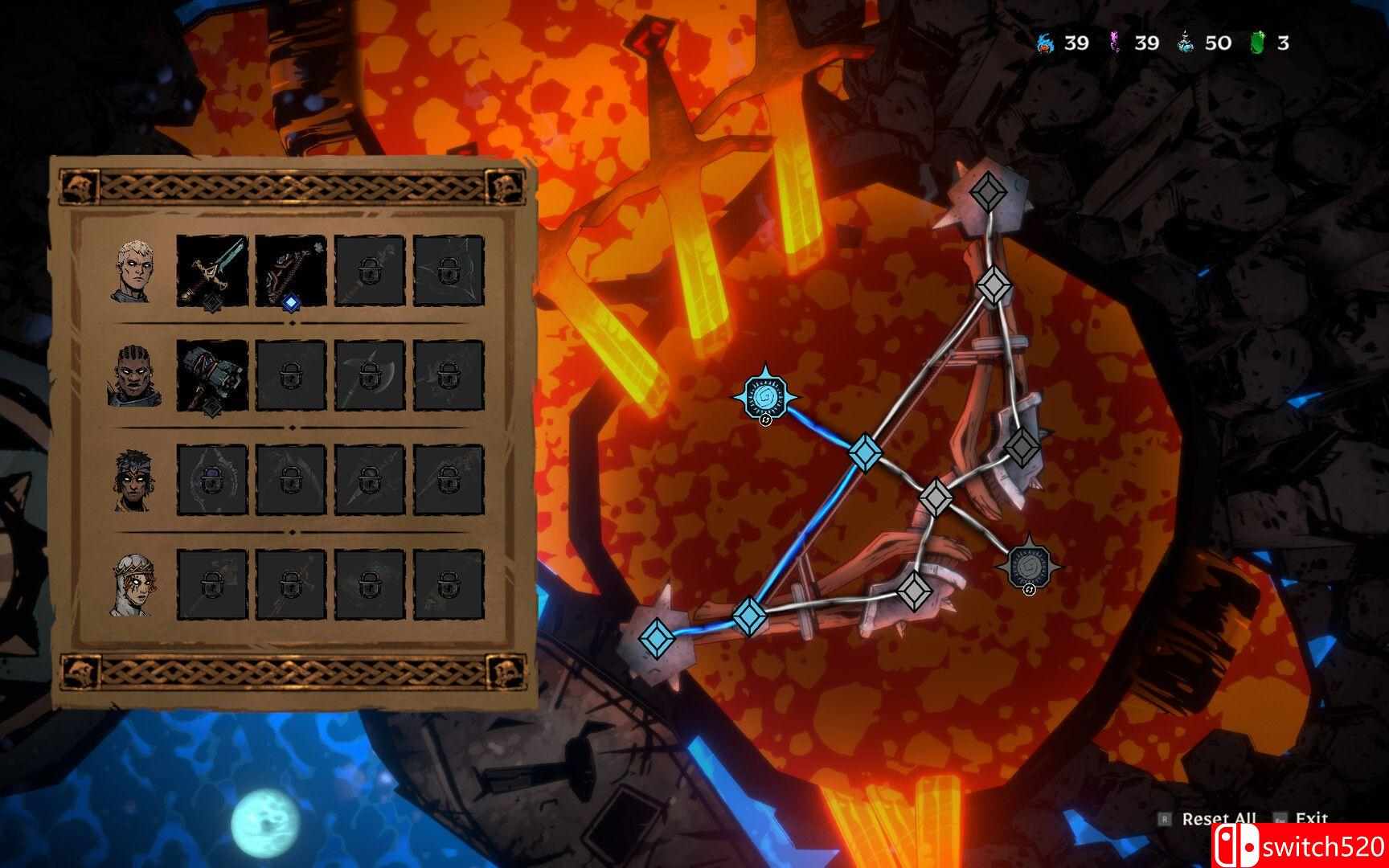This screenshot has height=868, width=1389.
Task: Click the gray diamond node where lines cross
Action: point(936,497)
